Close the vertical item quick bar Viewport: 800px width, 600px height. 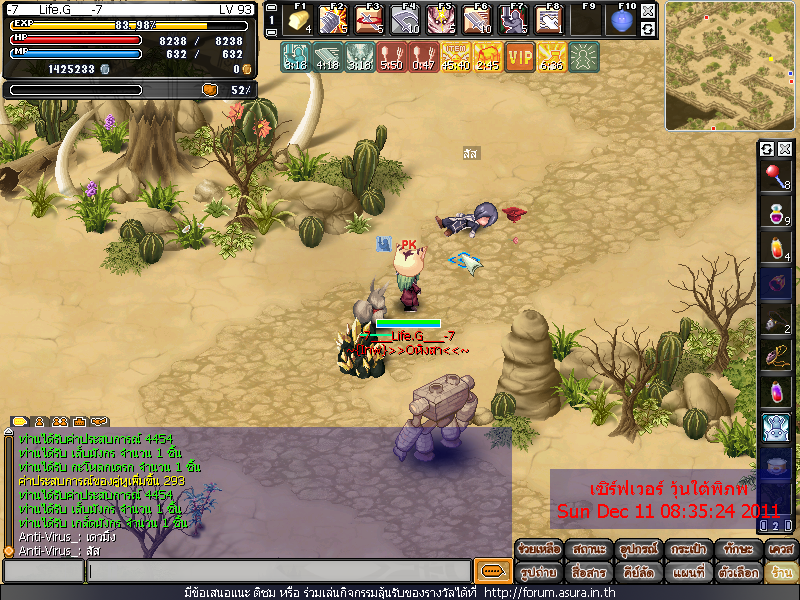[x=785, y=149]
